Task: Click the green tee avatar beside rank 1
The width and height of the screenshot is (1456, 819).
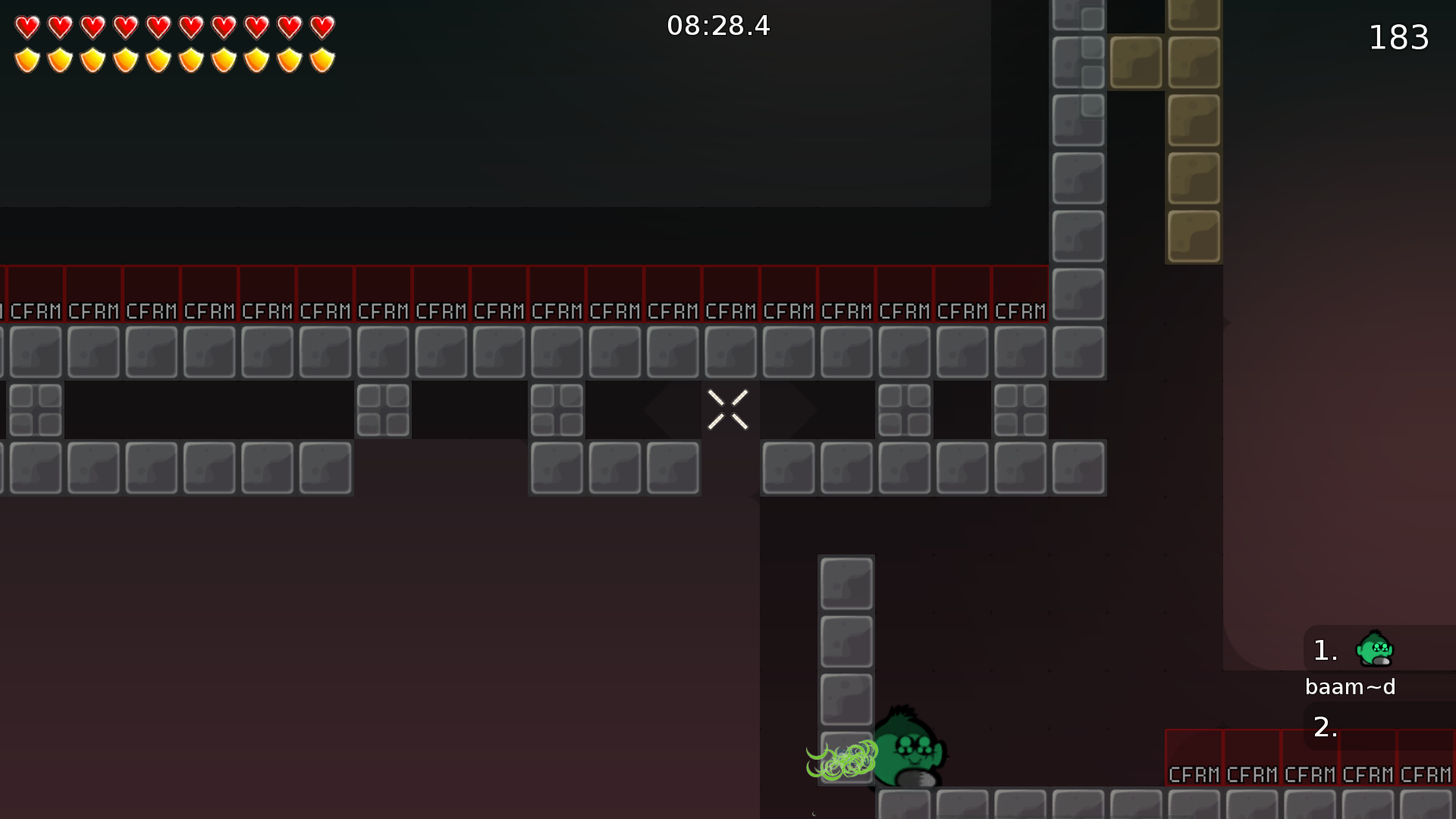Action: [1376, 648]
